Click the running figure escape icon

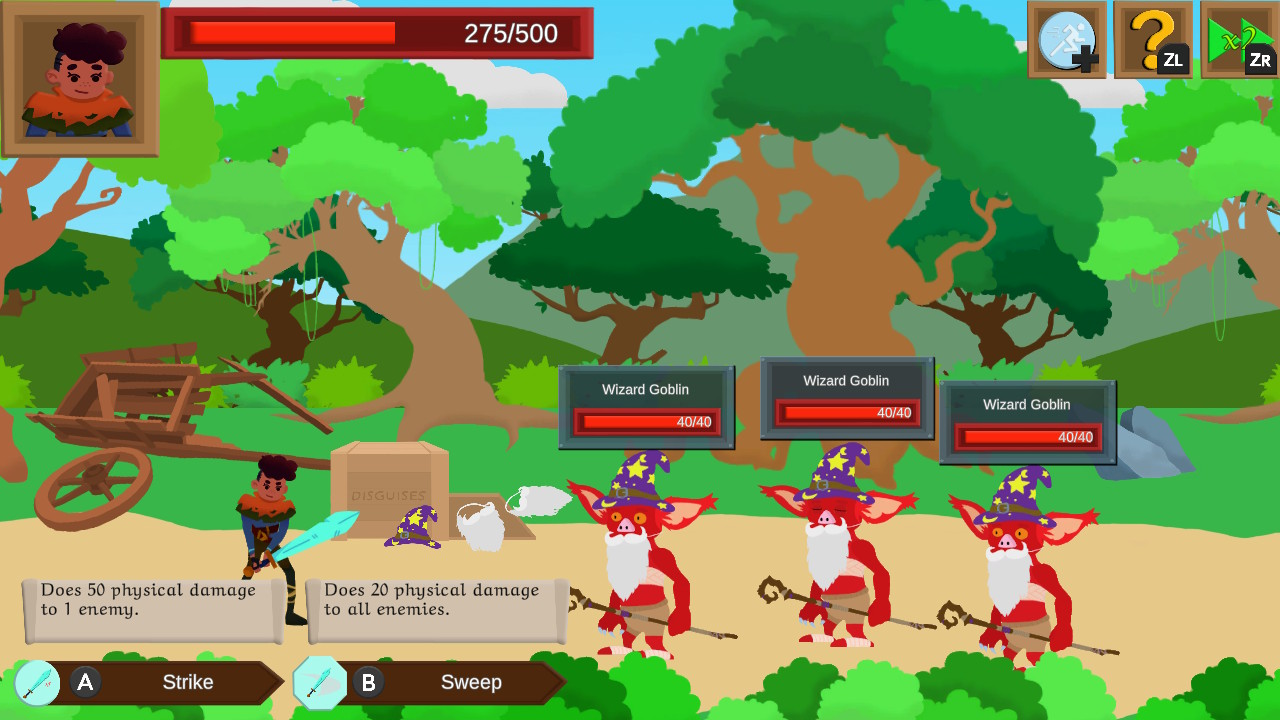[x=1066, y=40]
